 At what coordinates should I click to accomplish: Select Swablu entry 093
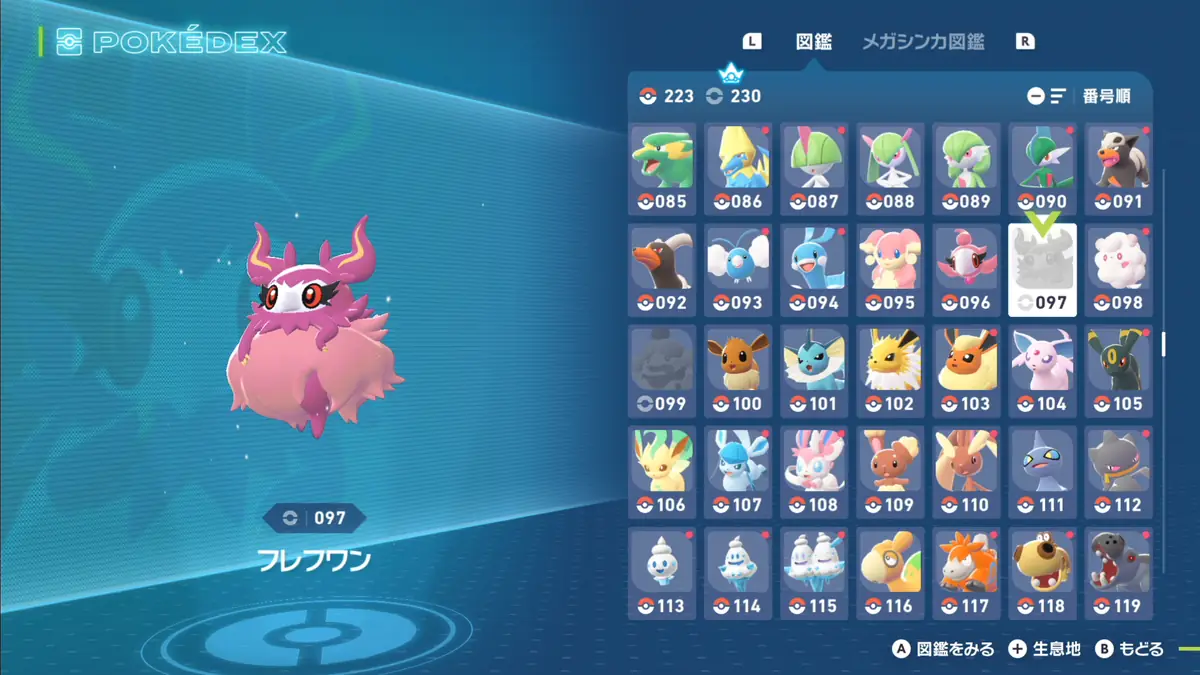click(739, 270)
